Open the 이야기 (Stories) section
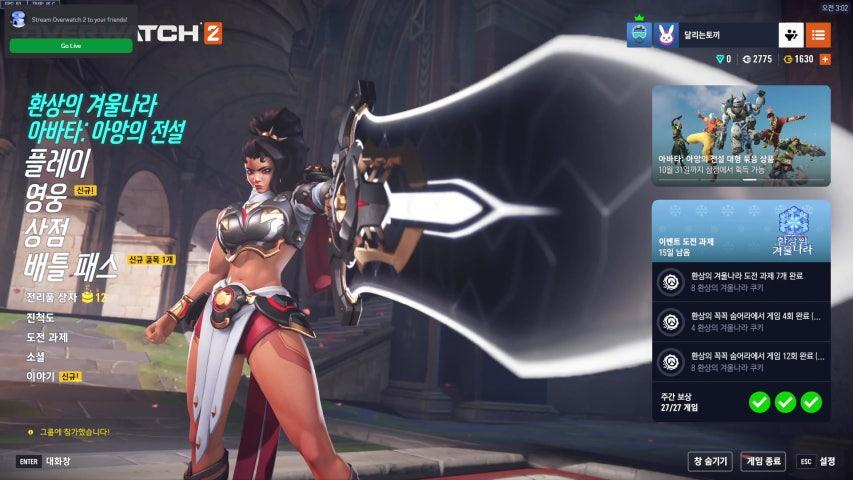This screenshot has height=480, width=853. click(40, 376)
